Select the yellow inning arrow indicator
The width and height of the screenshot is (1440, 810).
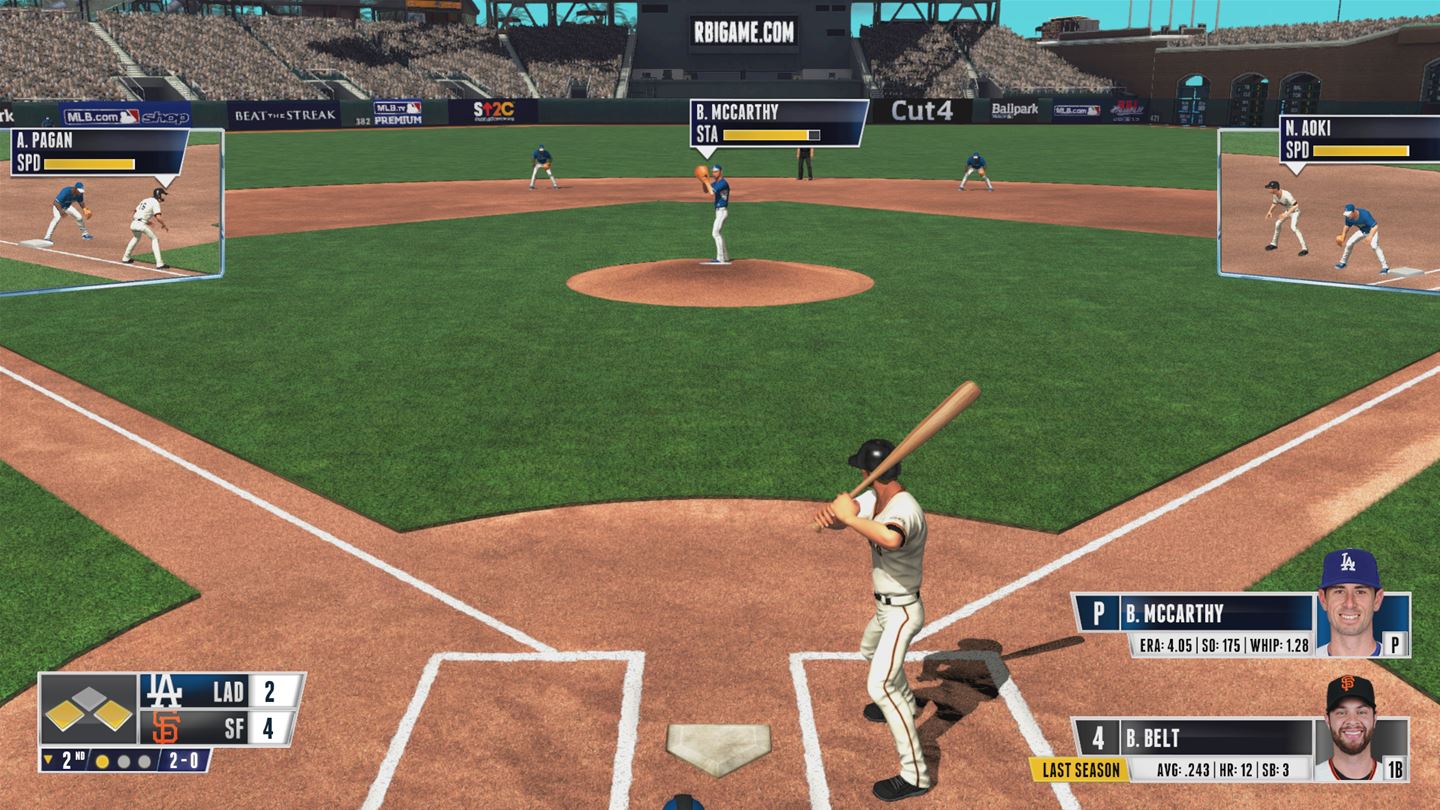point(49,758)
